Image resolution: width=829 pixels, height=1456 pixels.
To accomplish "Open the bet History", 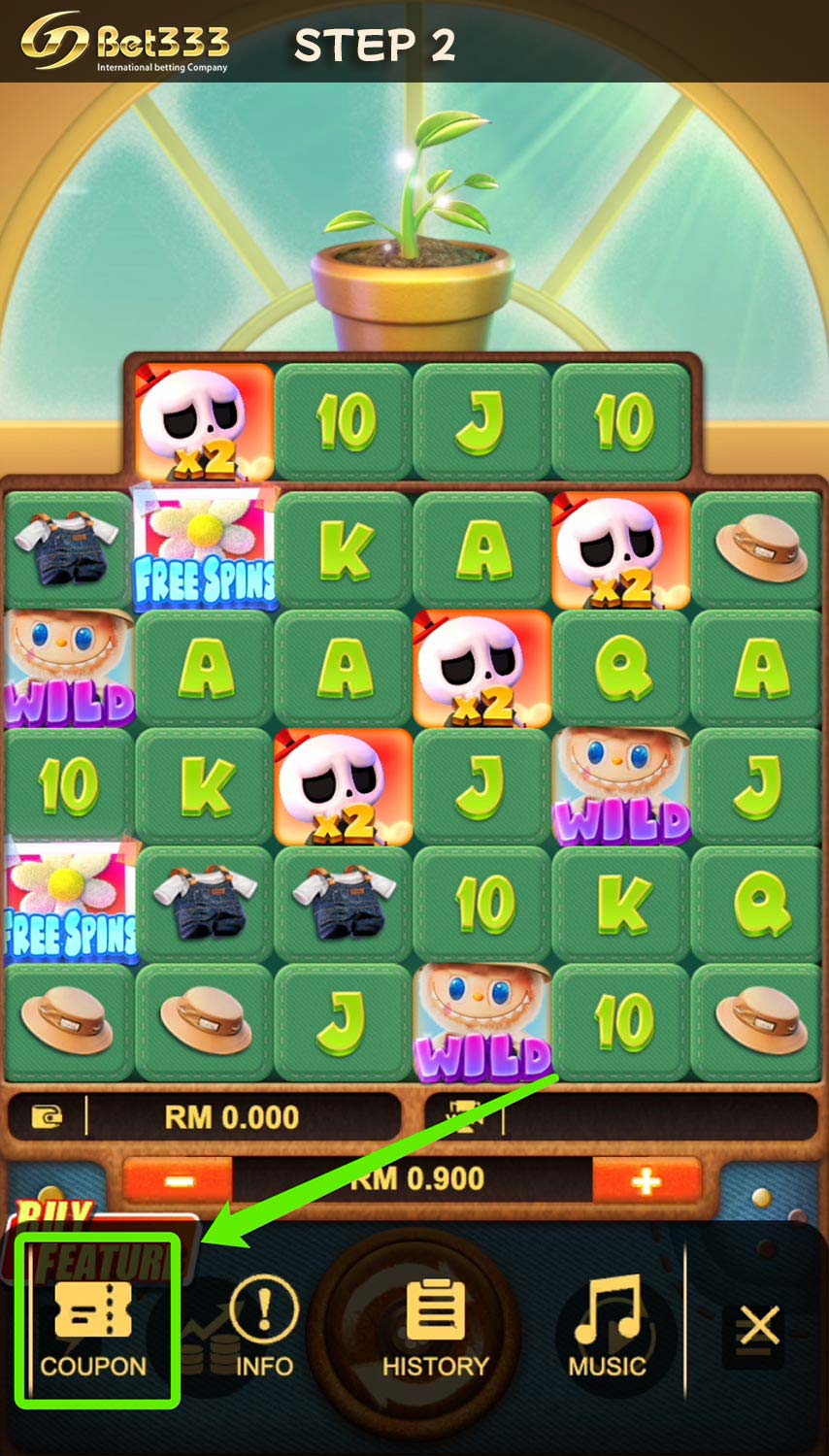I will 435,1328.
